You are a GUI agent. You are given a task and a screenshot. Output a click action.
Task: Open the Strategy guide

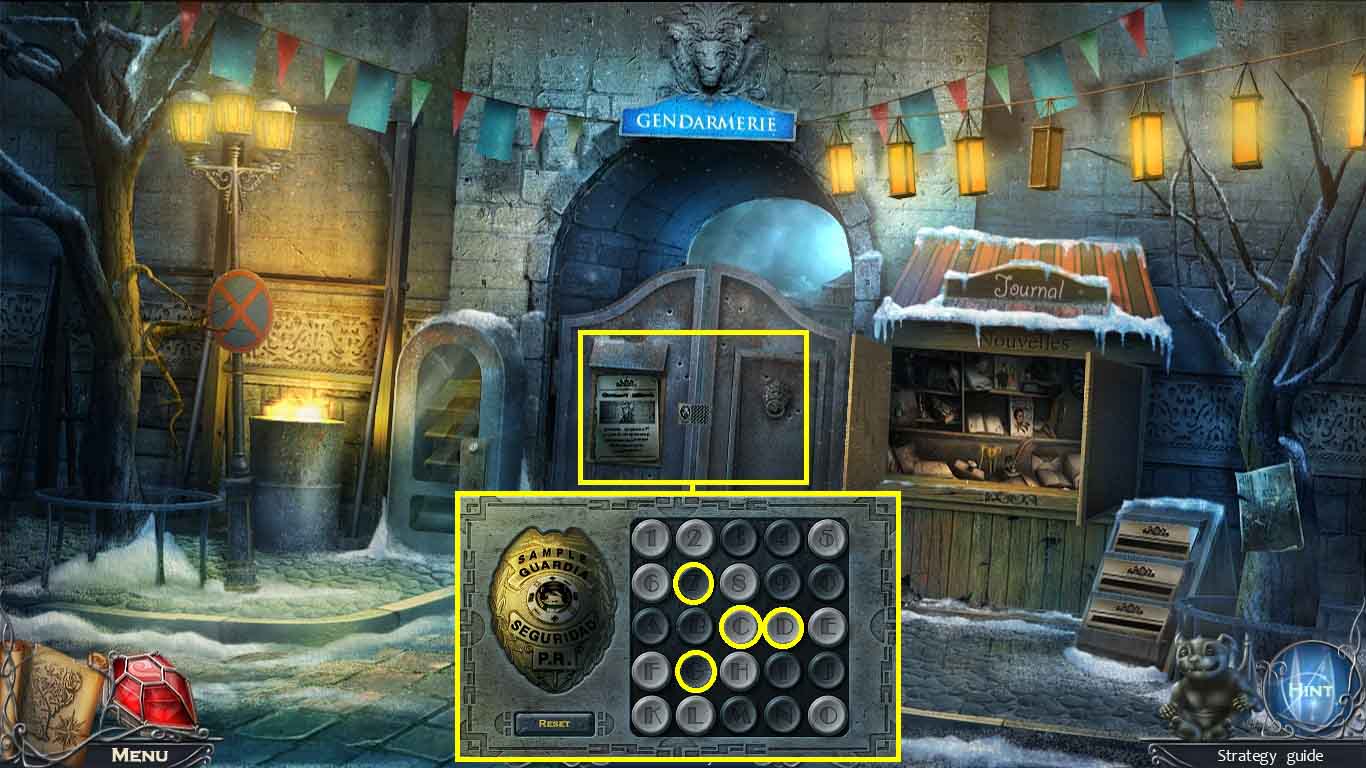pyautogui.click(x=1269, y=756)
